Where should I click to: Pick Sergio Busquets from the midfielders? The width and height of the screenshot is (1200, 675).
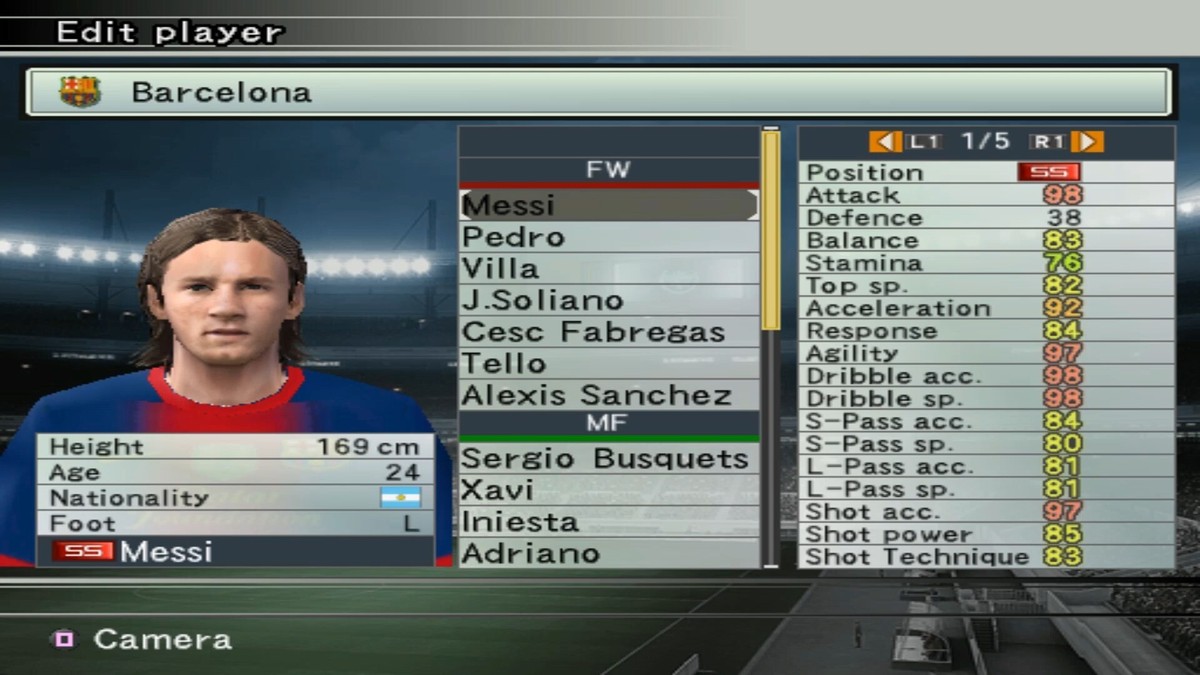(x=608, y=459)
